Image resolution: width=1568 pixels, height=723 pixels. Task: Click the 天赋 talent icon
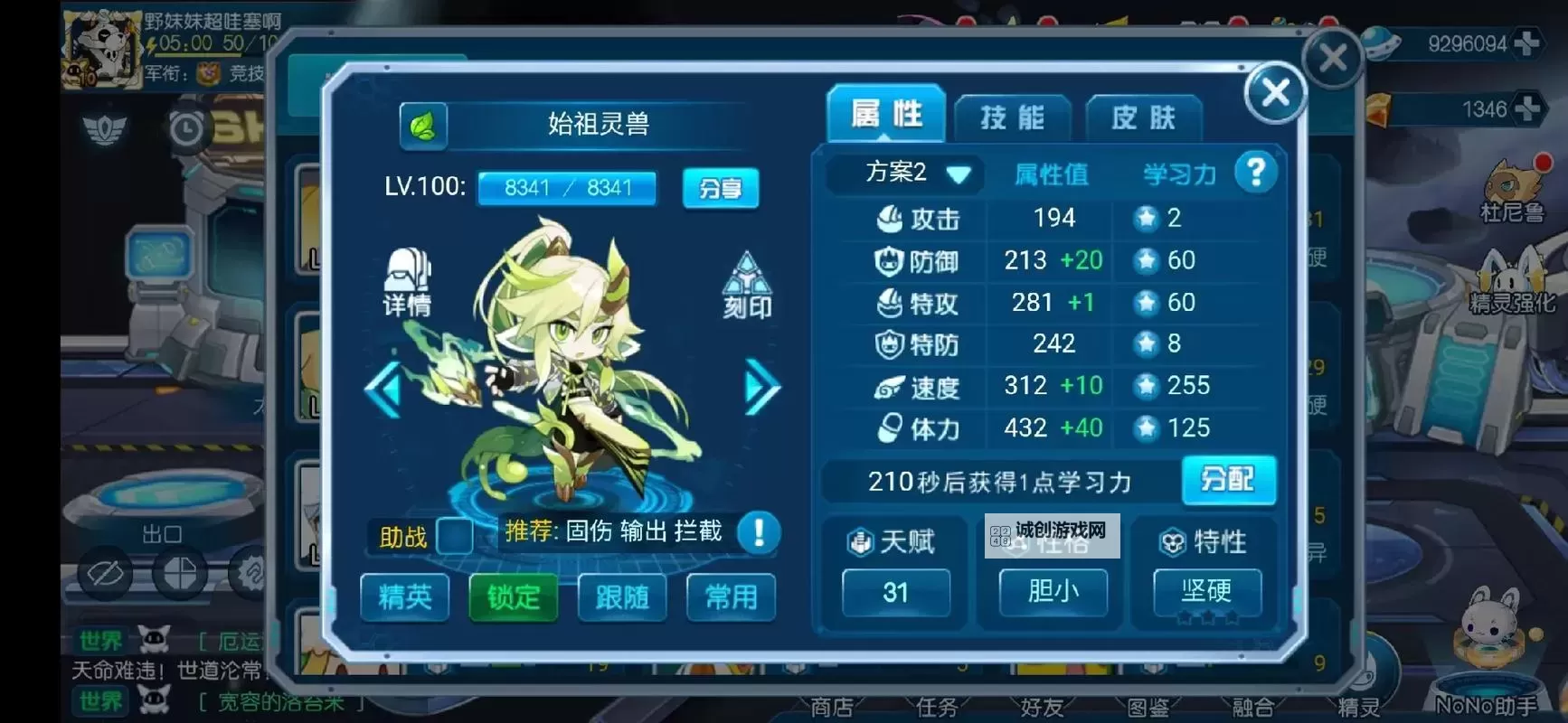(x=859, y=540)
